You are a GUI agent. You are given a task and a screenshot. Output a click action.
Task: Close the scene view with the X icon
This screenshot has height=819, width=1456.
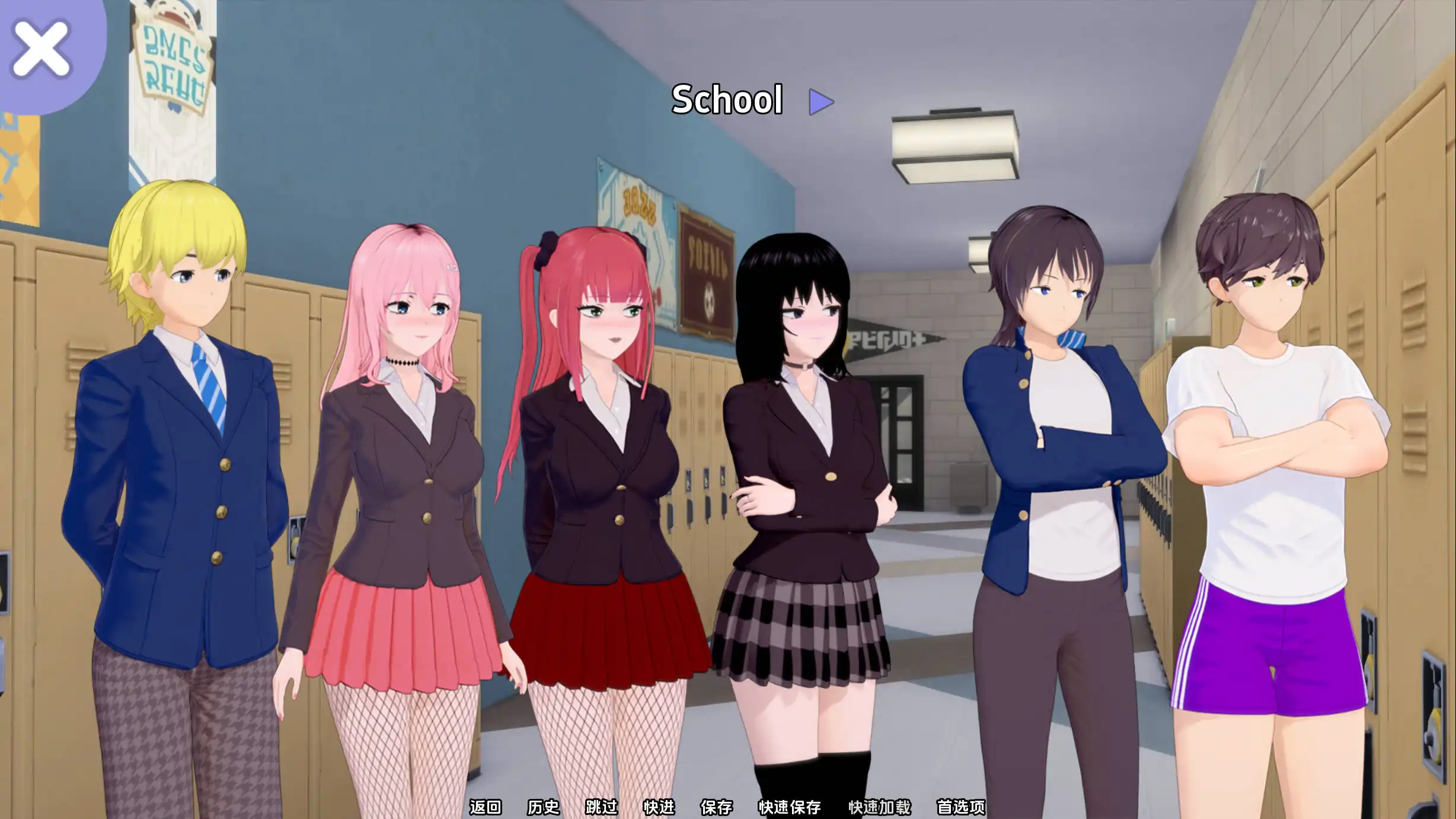tap(40, 47)
